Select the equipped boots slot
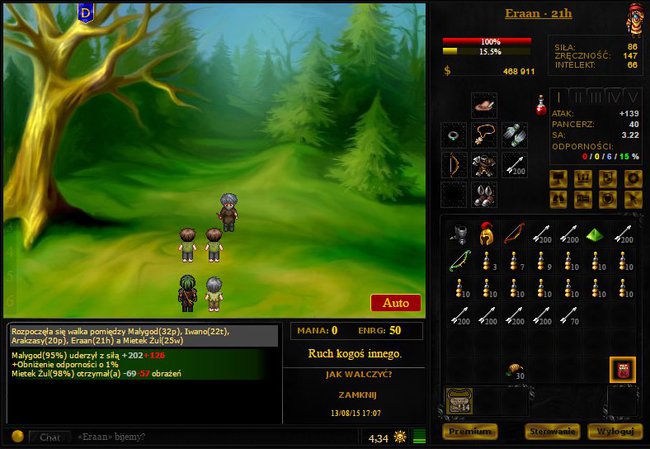 point(485,194)
